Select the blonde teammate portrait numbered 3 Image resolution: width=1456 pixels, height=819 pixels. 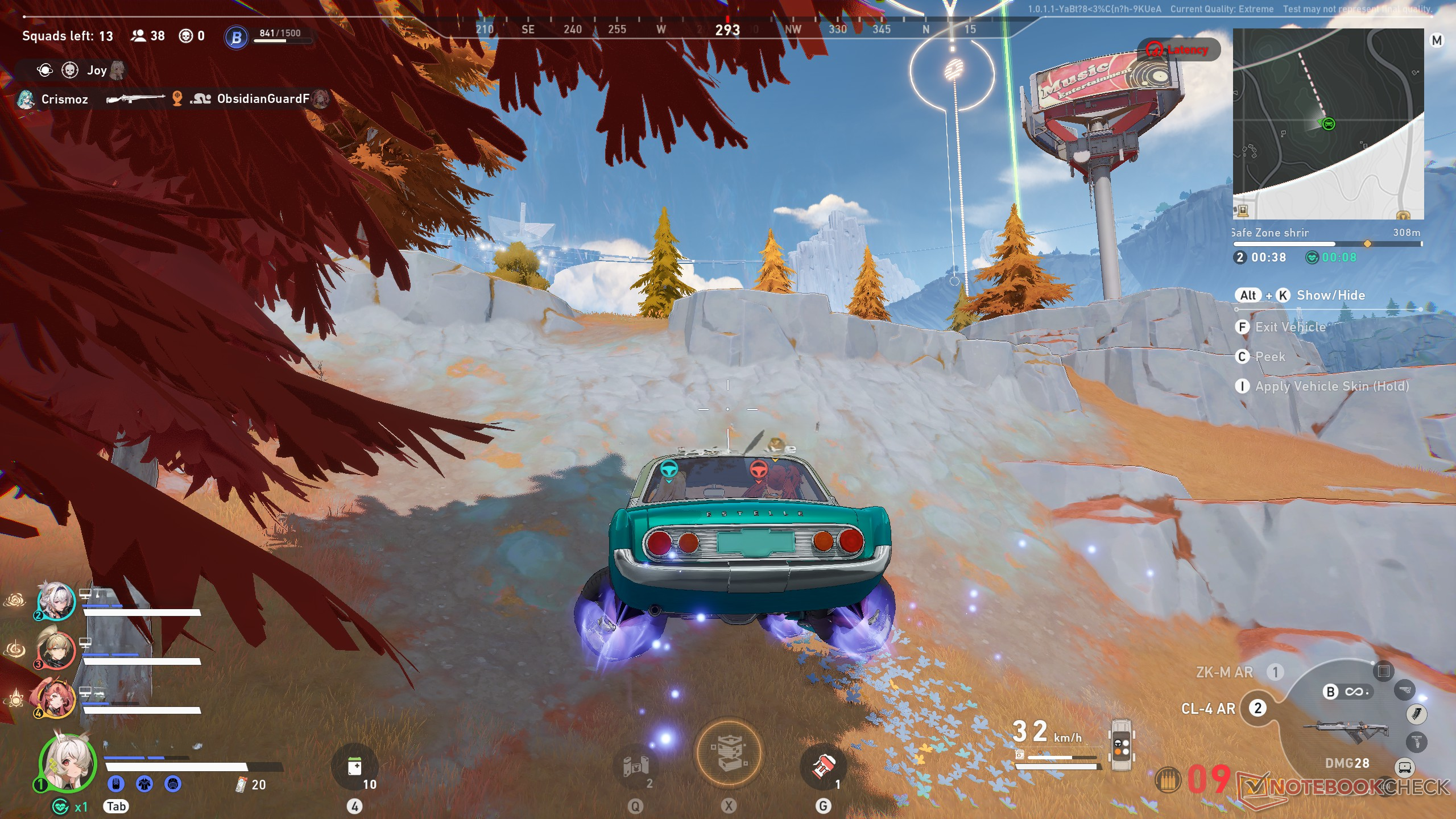point(56,650)
